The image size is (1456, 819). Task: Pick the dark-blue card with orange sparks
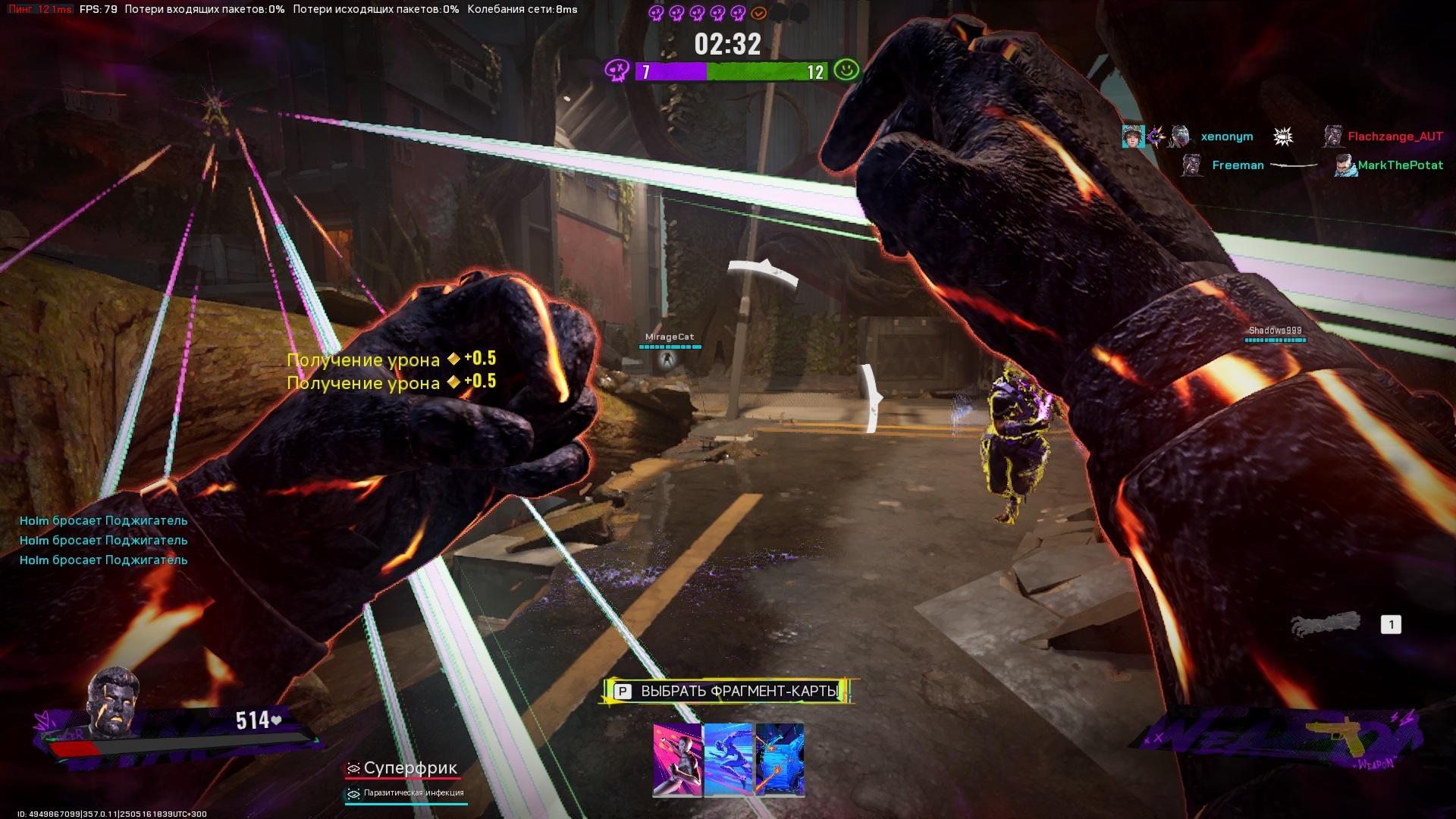(780, 760)
